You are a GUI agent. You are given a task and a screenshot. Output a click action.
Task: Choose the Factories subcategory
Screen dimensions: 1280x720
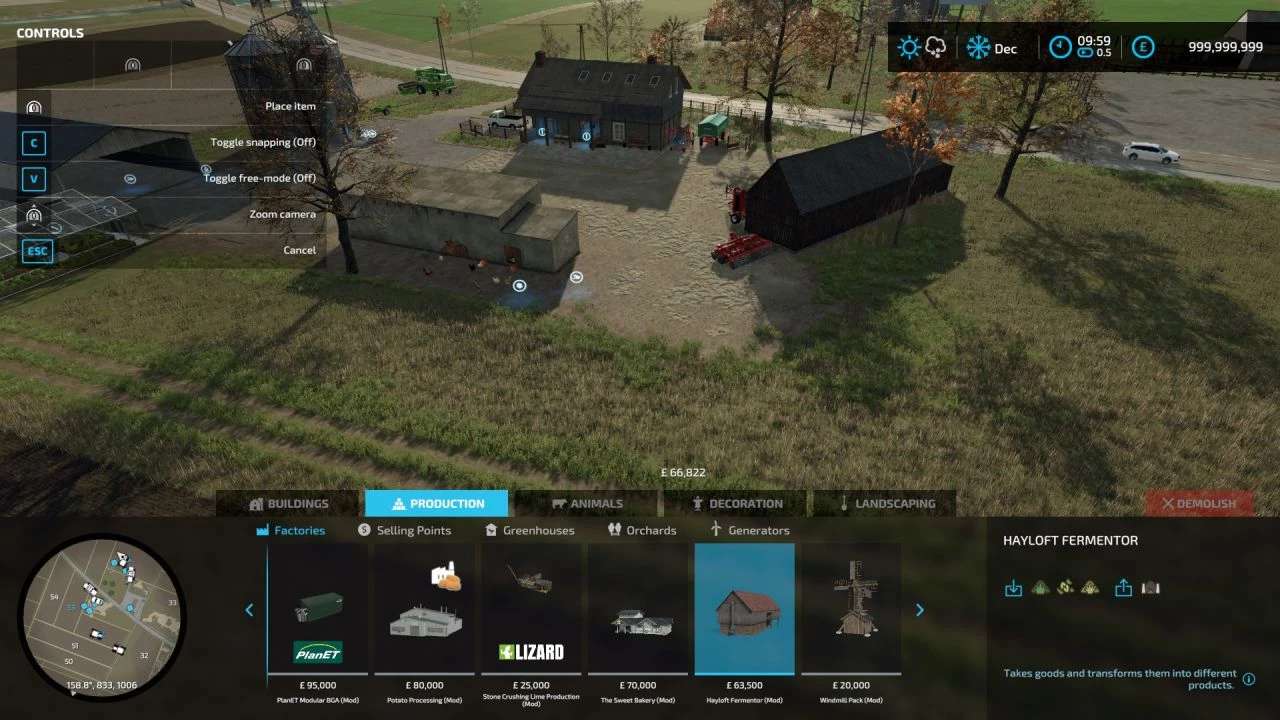[x=291, y=531]
